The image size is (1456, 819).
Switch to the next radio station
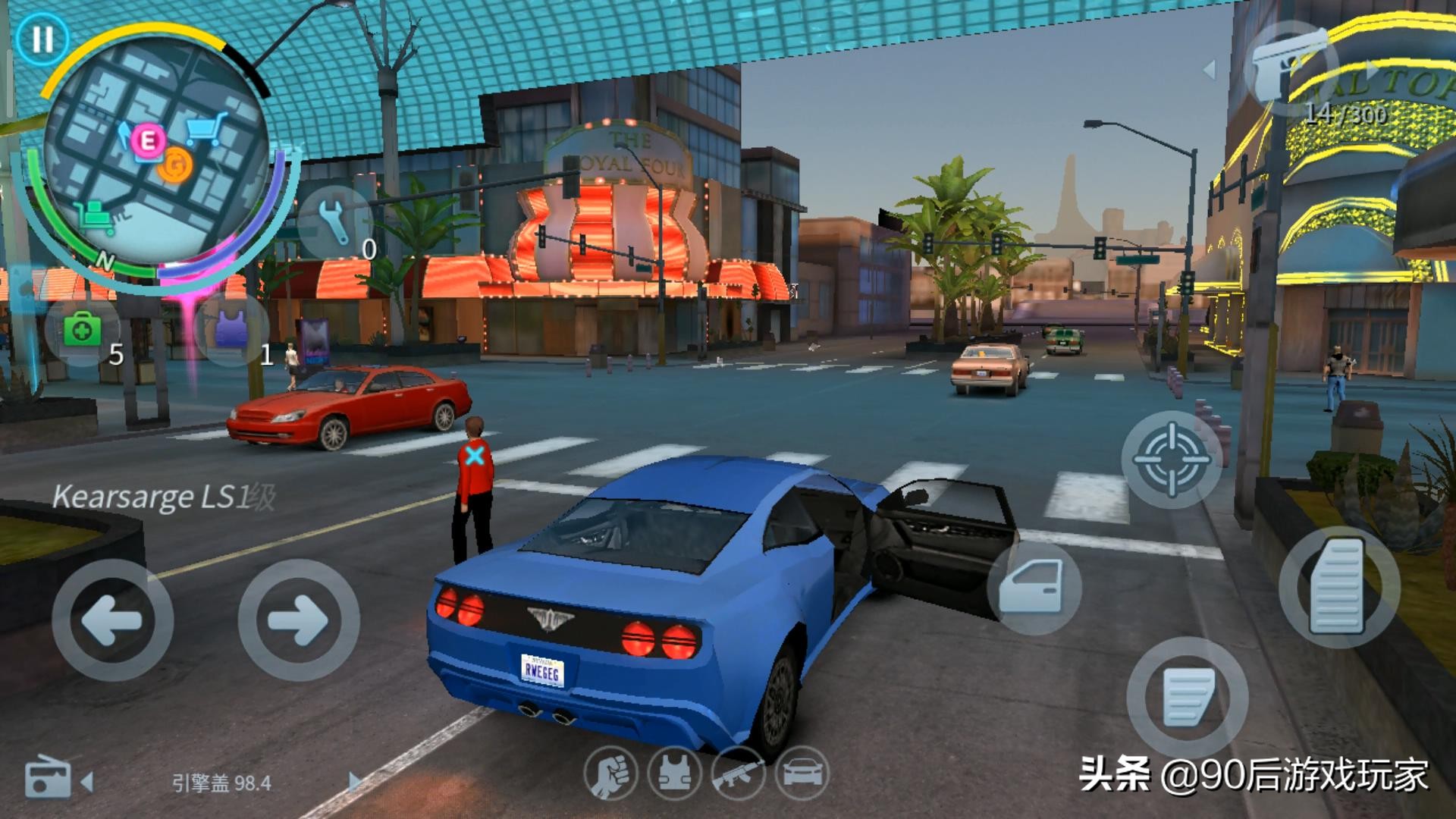coord(354,781)
